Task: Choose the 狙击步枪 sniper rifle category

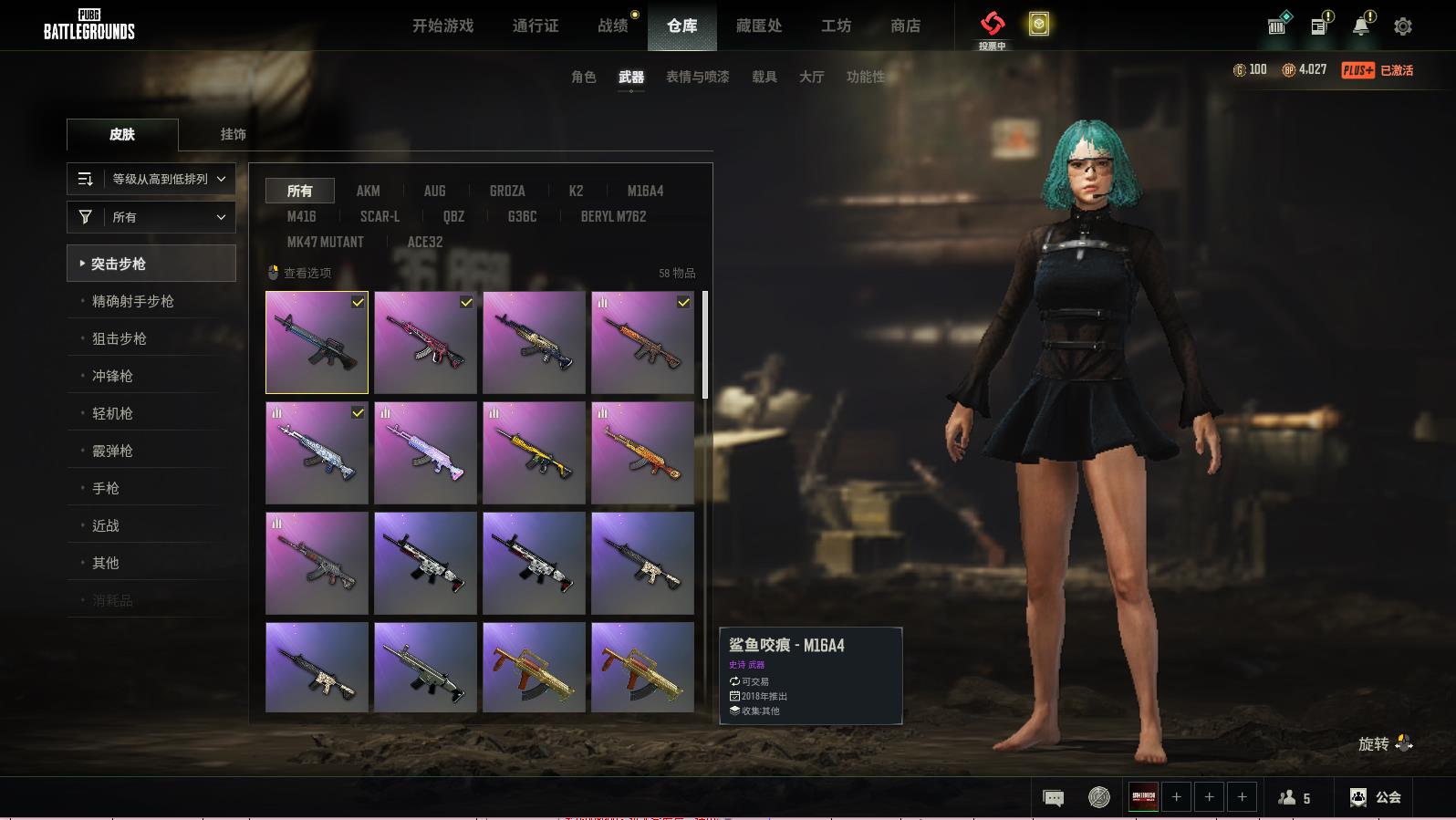Action: 120,338
